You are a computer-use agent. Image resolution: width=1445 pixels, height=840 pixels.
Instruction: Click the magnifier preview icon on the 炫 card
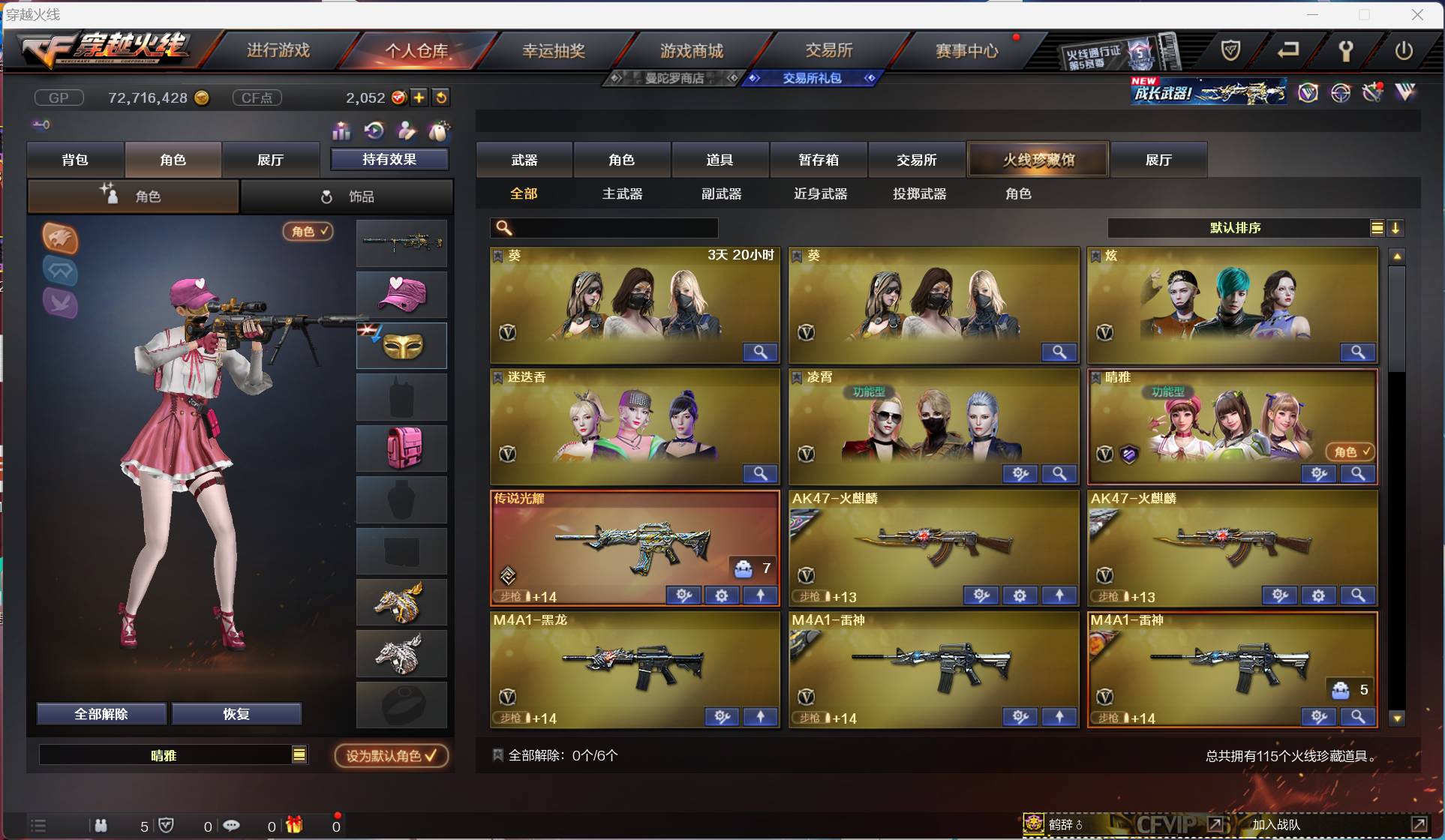(x=1358, y=352)
